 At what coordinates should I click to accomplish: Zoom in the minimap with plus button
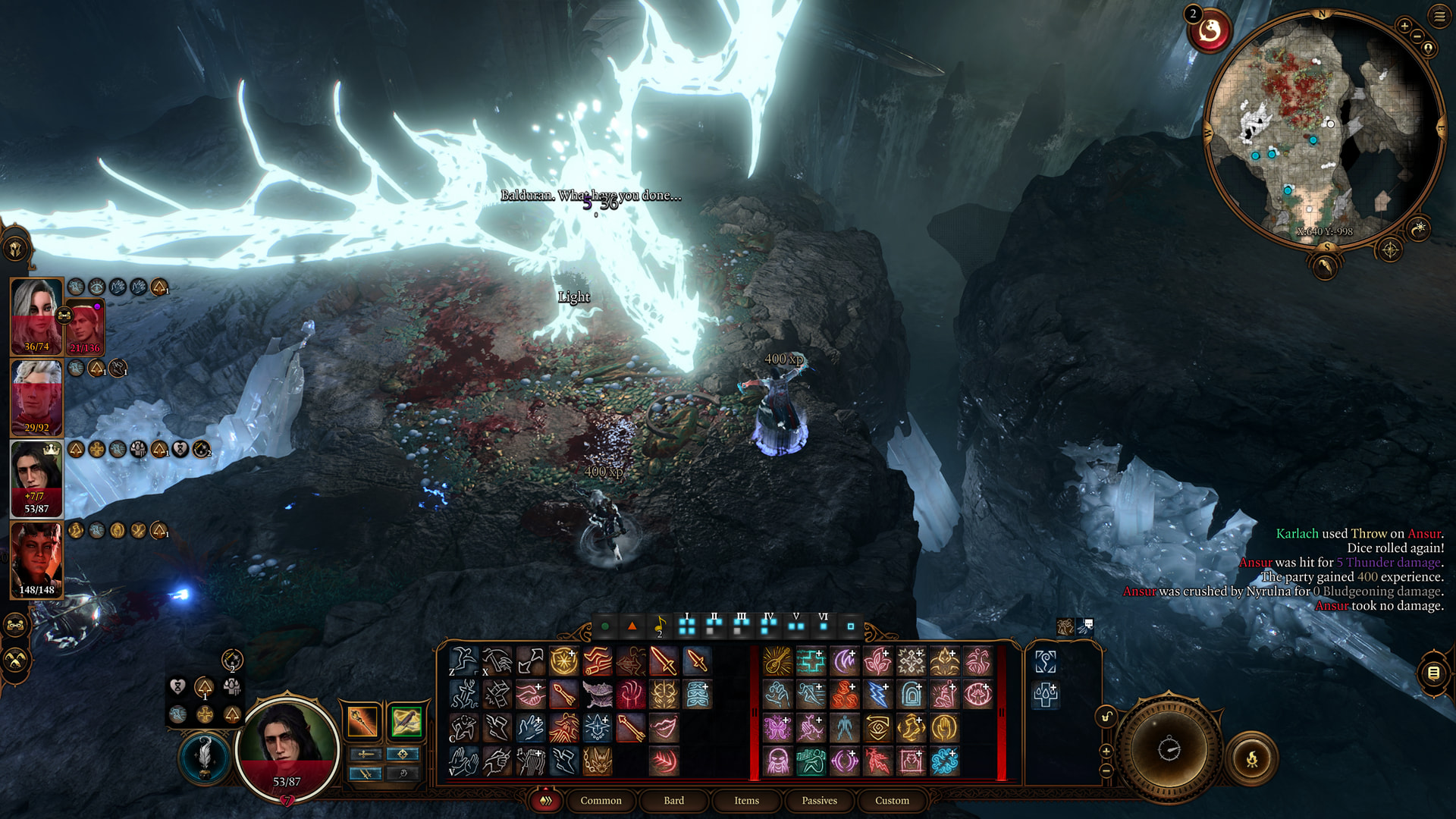point(1404,26)
